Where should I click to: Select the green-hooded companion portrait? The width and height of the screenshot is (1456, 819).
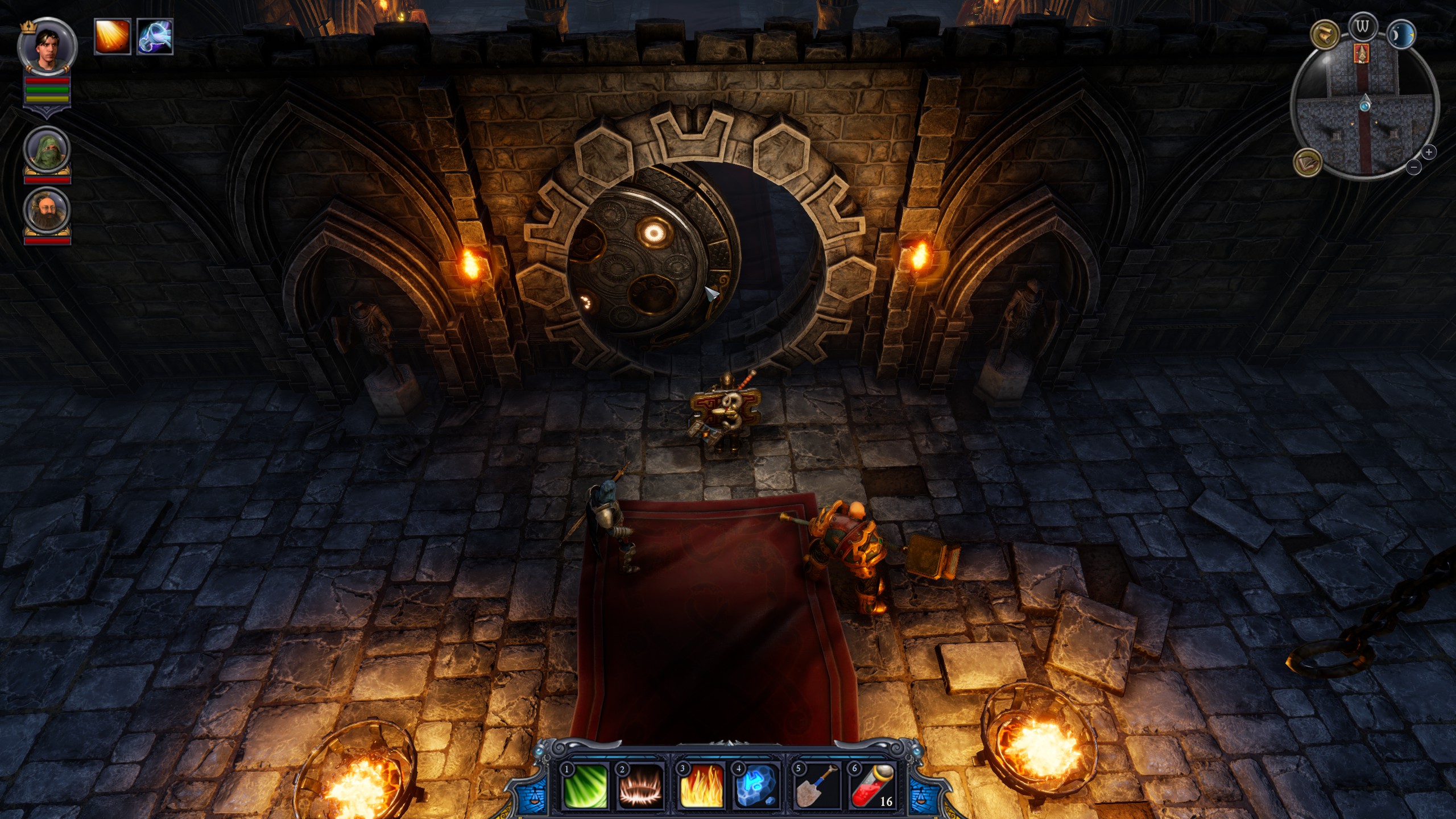tap(47, 150)
